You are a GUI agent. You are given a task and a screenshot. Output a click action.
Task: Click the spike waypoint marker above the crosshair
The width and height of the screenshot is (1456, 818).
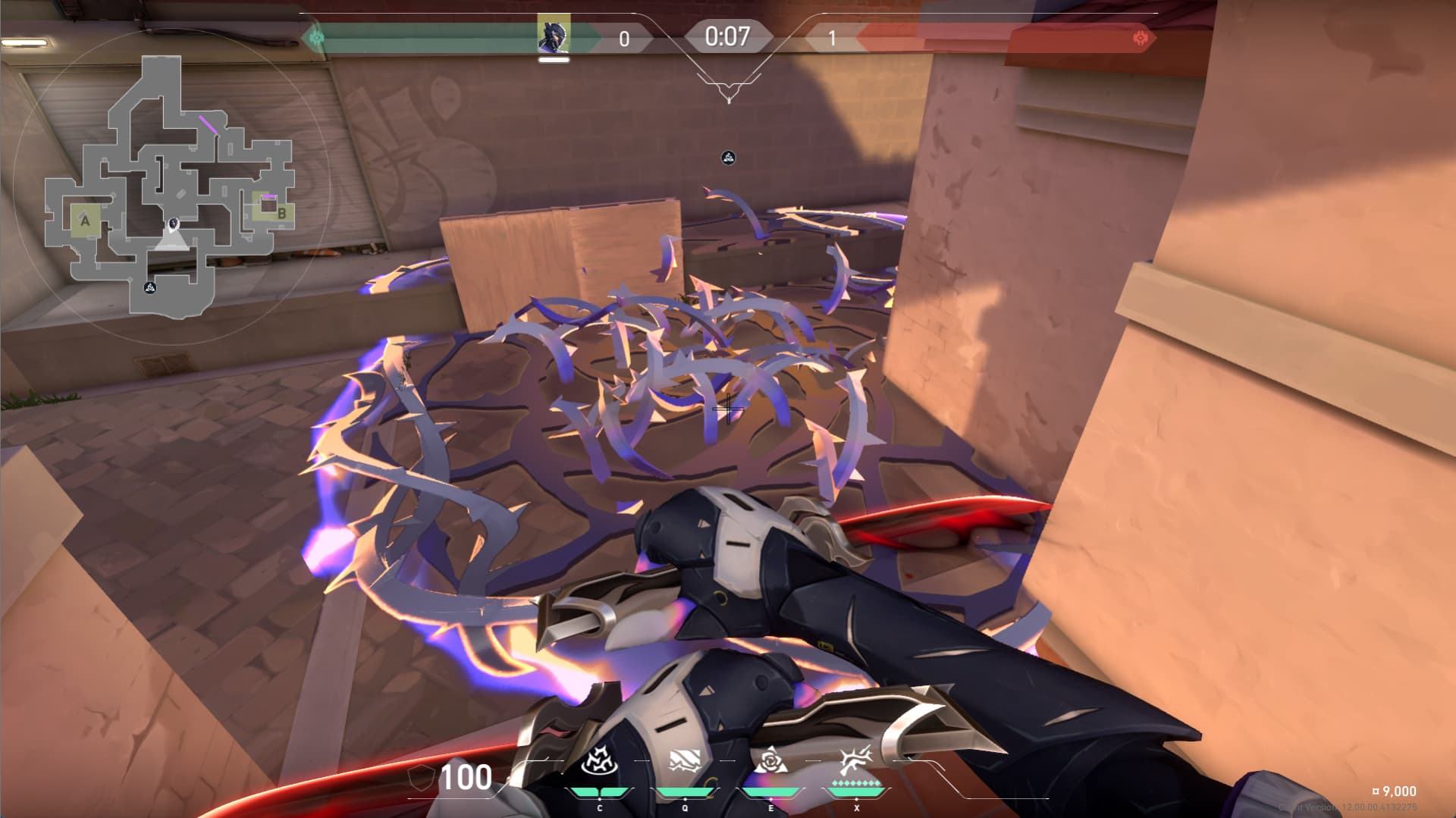click(728, 158)
